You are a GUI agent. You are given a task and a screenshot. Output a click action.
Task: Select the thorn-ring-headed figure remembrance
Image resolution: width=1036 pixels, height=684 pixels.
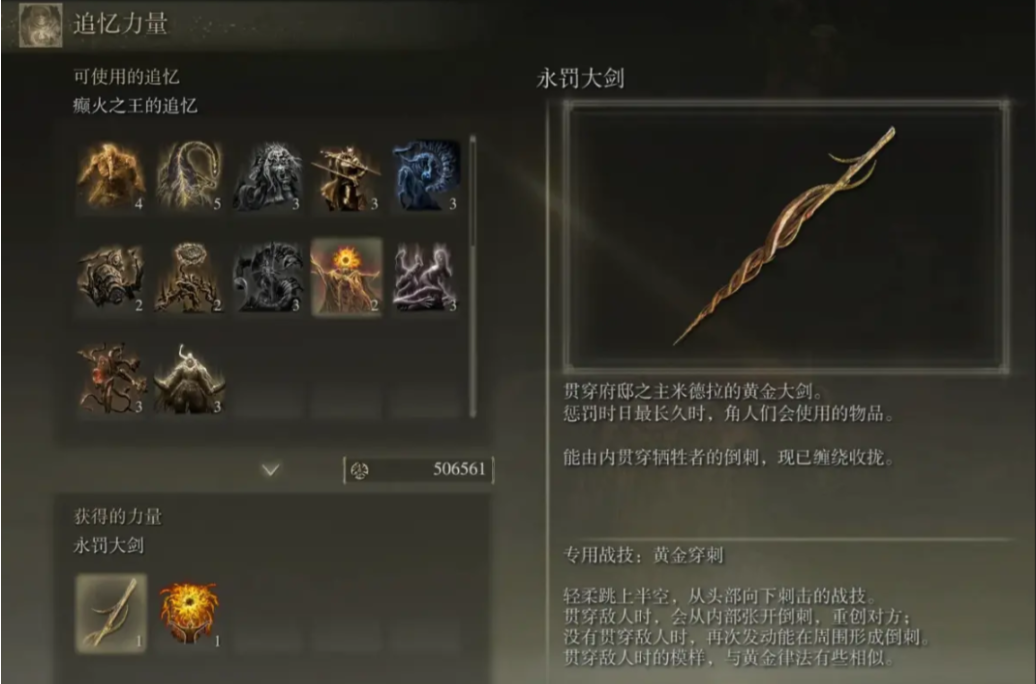[x=190, y=277]
